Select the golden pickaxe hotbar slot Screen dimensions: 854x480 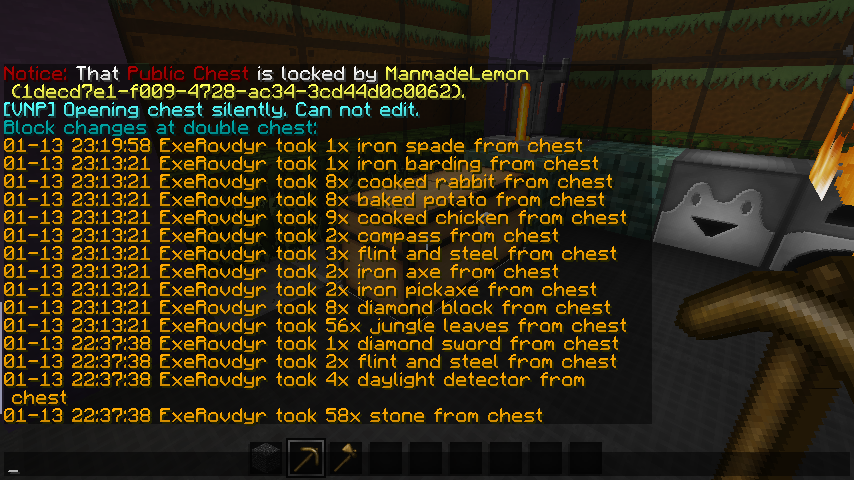tap(306, 458)
